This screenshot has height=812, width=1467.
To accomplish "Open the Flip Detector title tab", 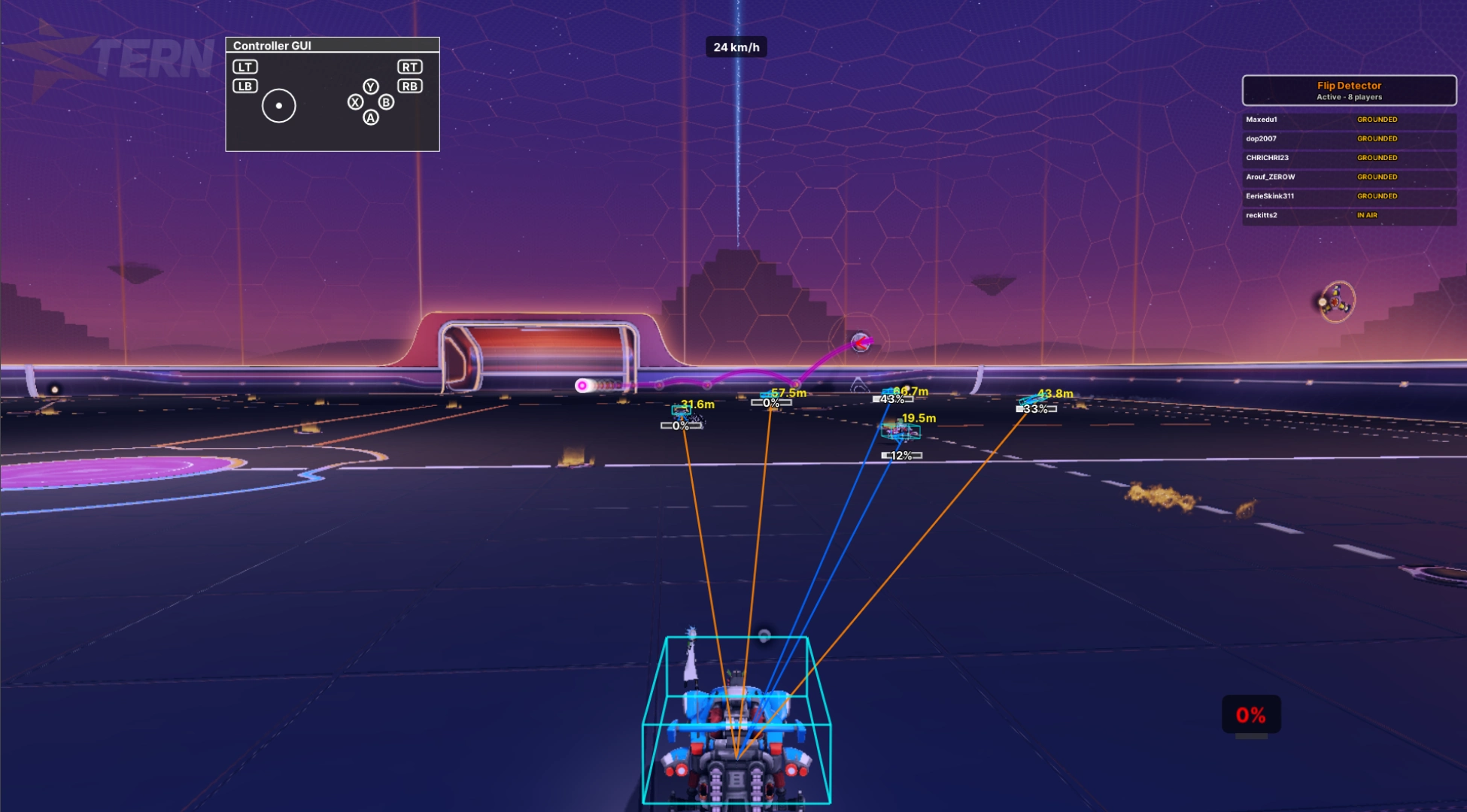I will 1348,86.
